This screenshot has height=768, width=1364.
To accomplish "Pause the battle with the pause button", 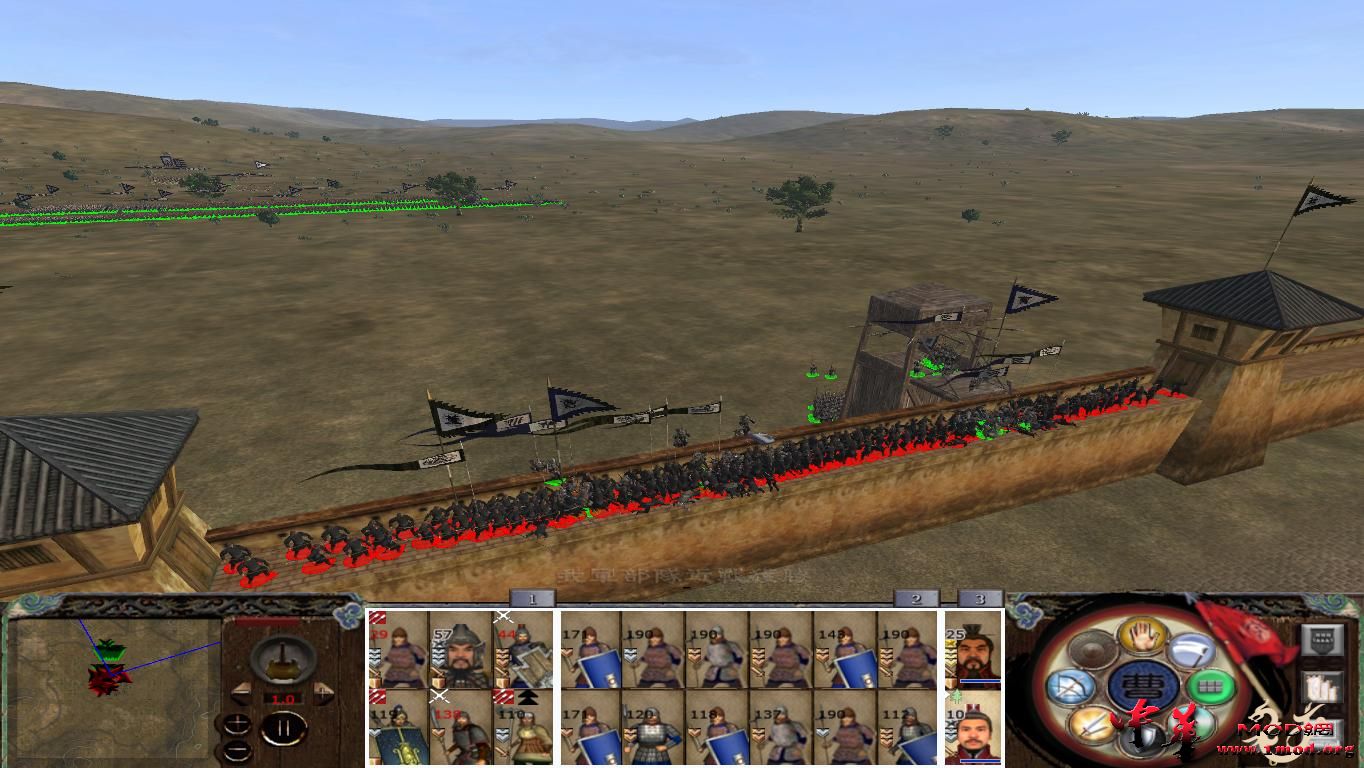I will tap(282, 726).
